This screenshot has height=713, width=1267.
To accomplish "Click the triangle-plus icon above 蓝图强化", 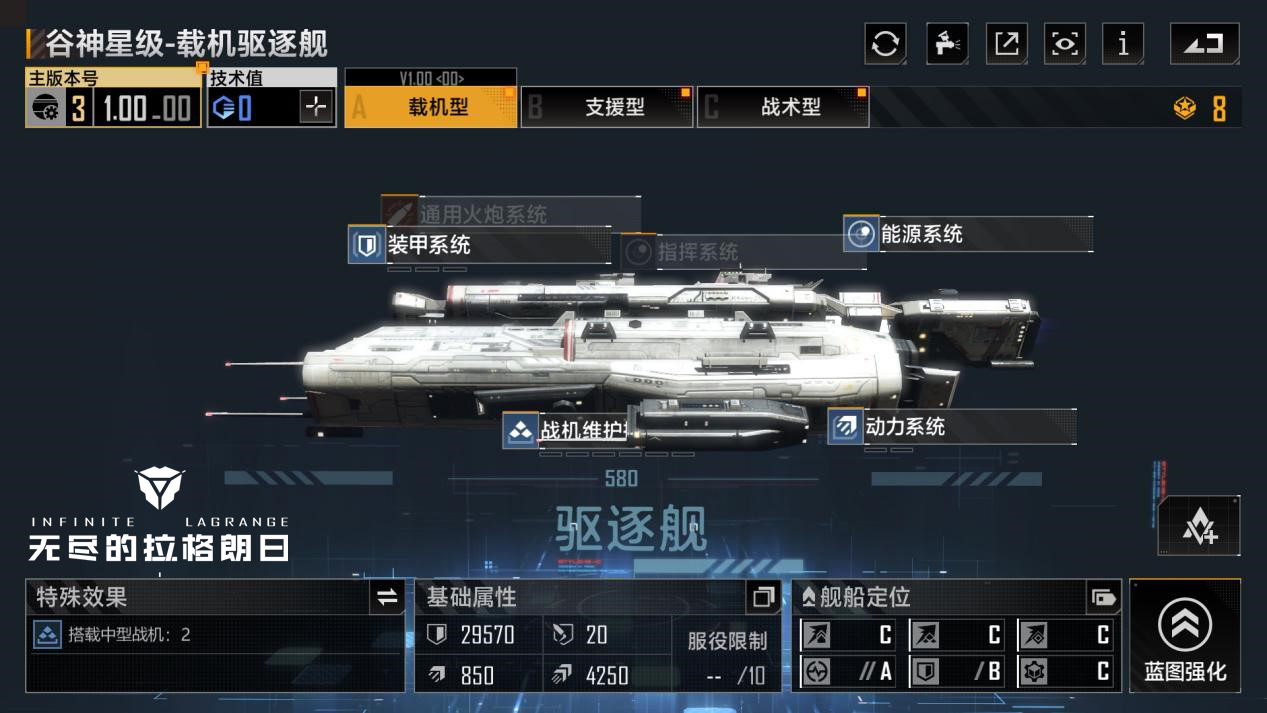I will pos(1199,526).
